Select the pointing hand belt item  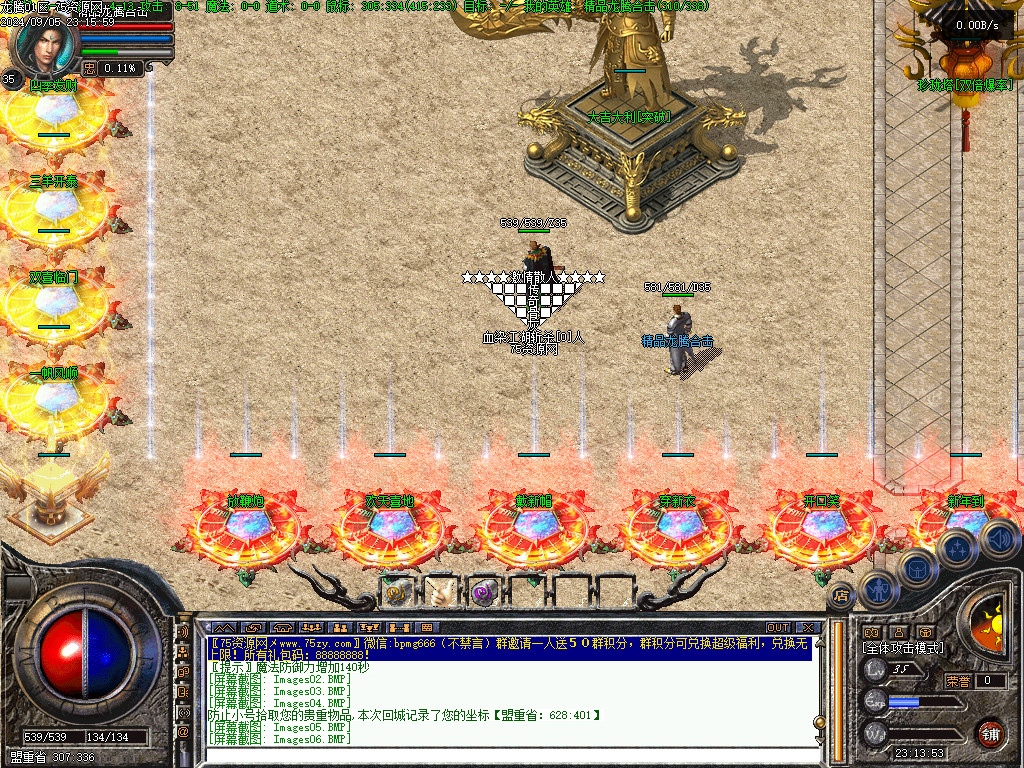tap(440, 593)
